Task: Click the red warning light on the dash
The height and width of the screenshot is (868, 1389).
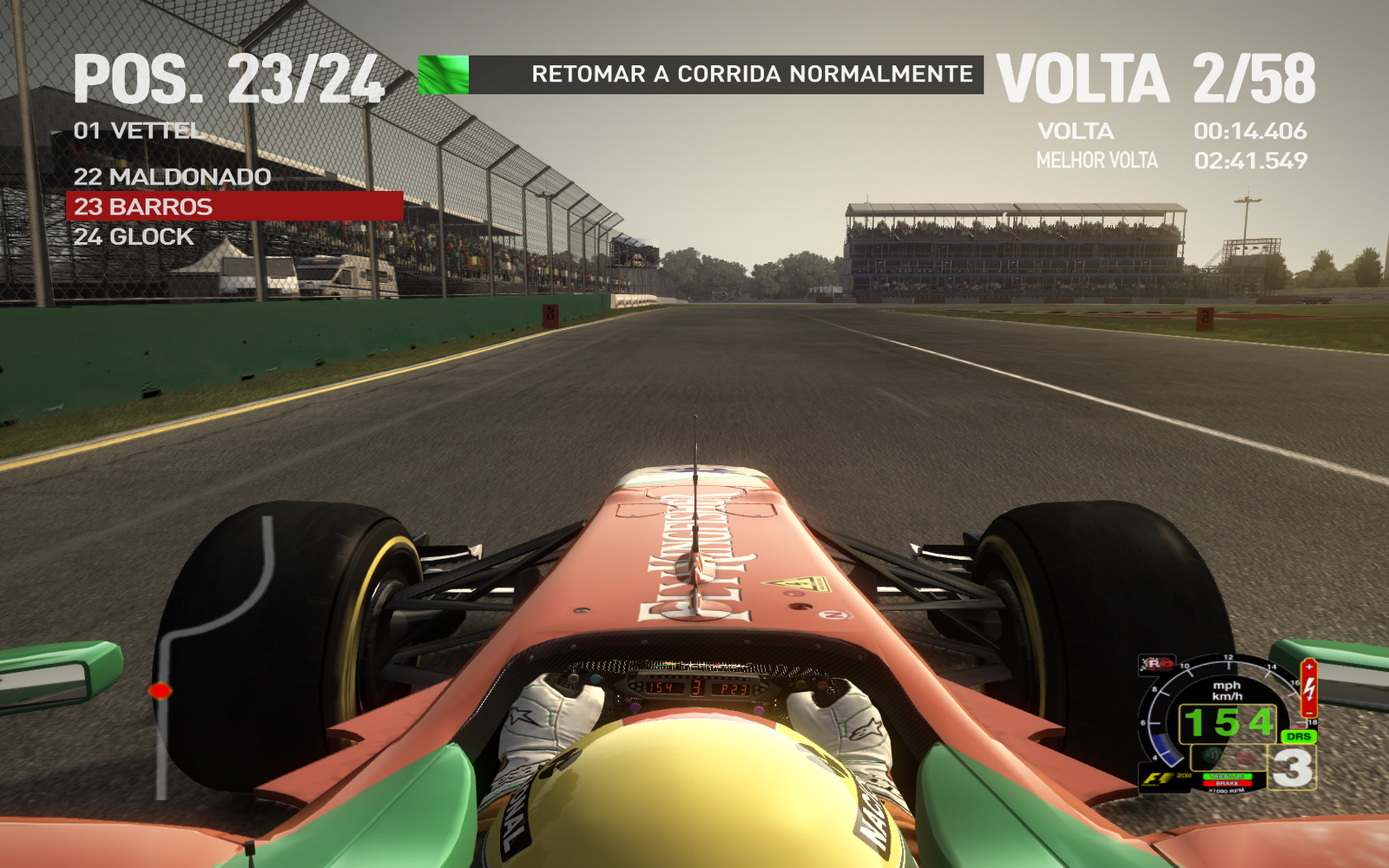Action: click(x=1245, y=755)
